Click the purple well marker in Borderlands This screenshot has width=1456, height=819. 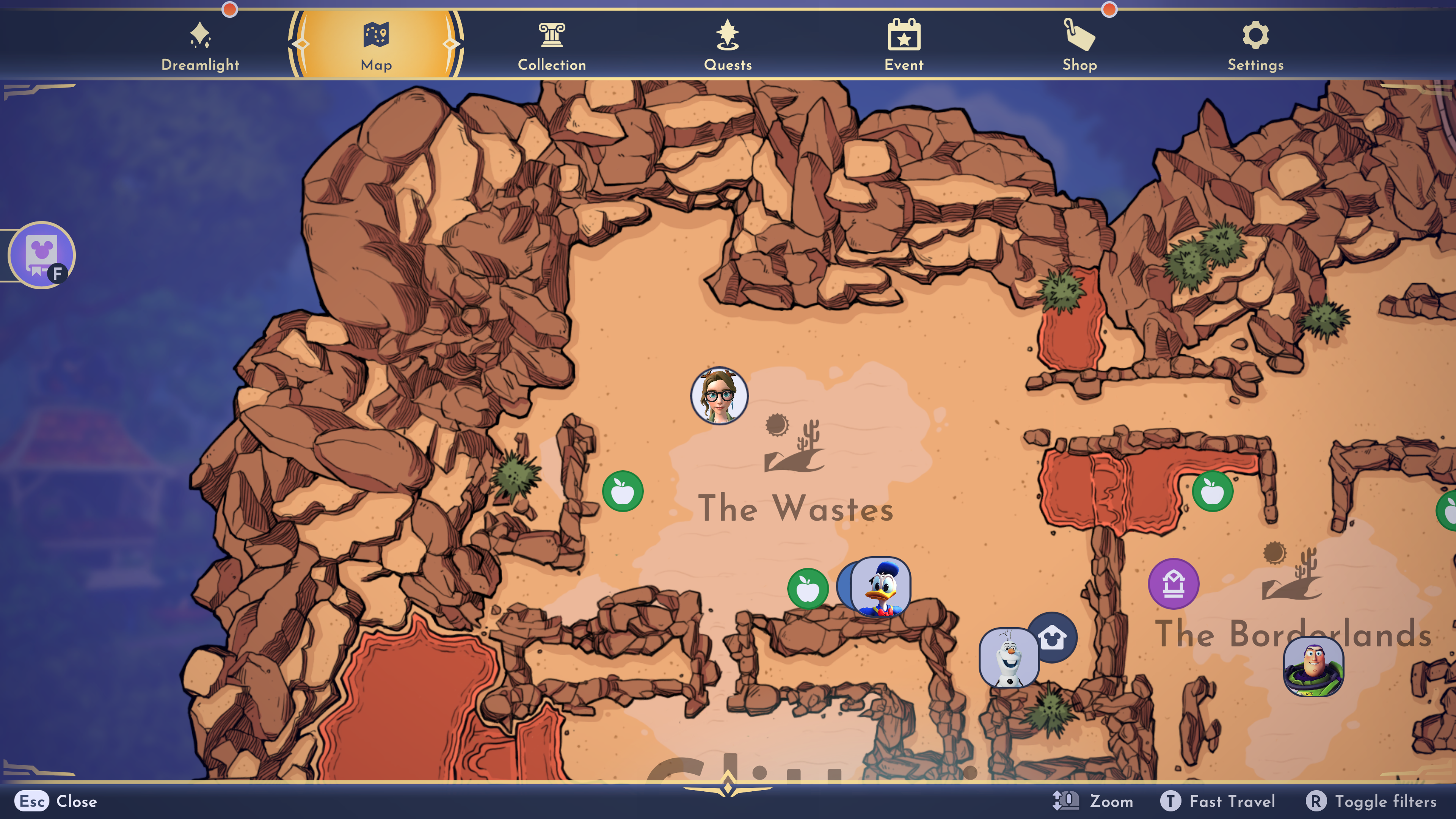click(x=1174, y=584)
